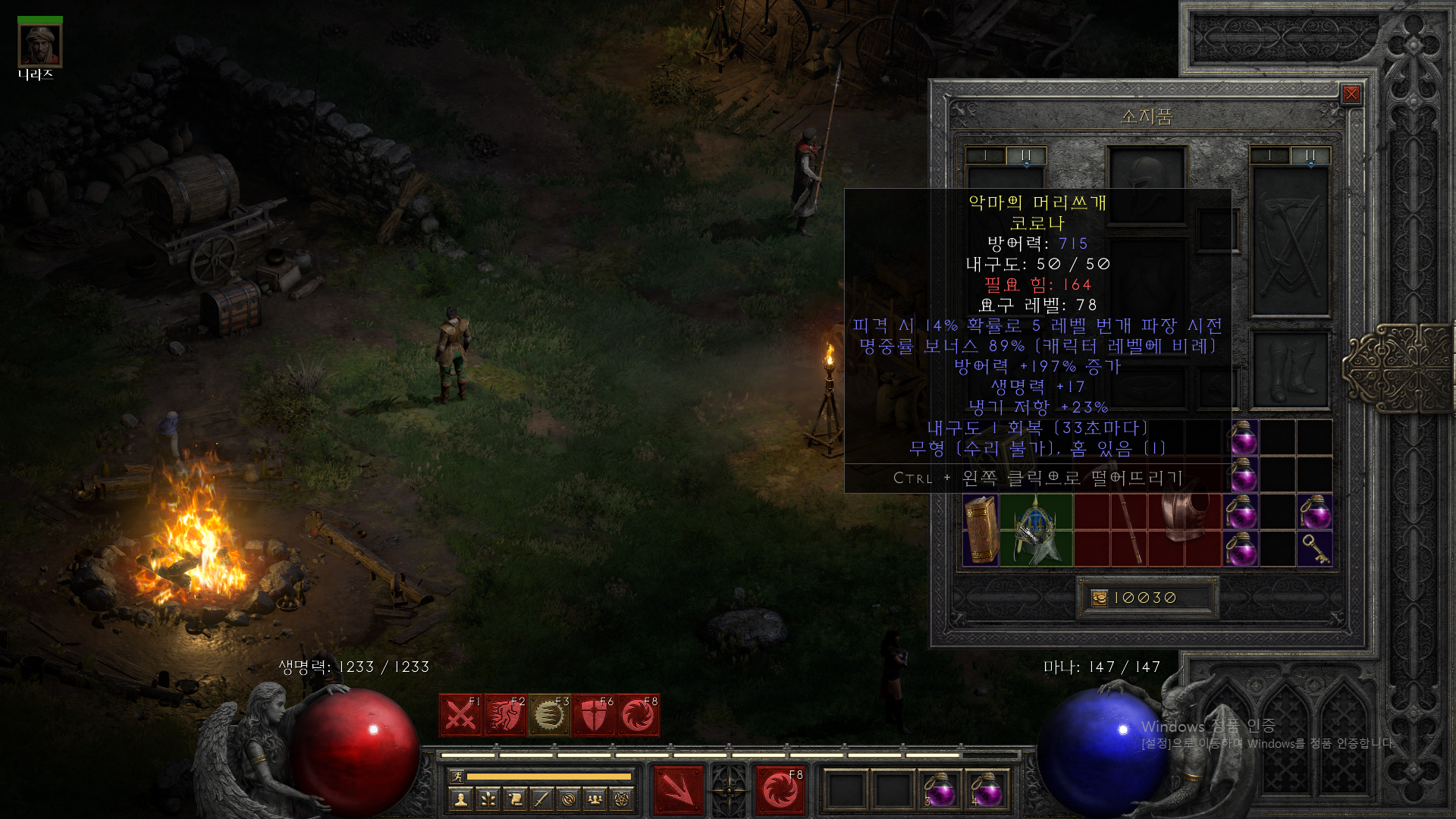Close the inventory panel
Viewport: 1456px width, 819px height.
click(1351, 94)
